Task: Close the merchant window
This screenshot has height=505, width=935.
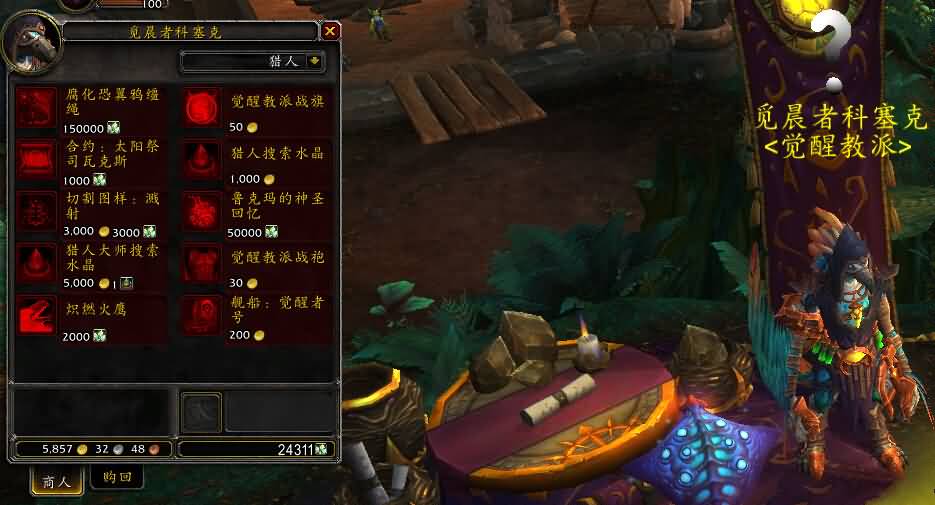Action: [330, 32]
